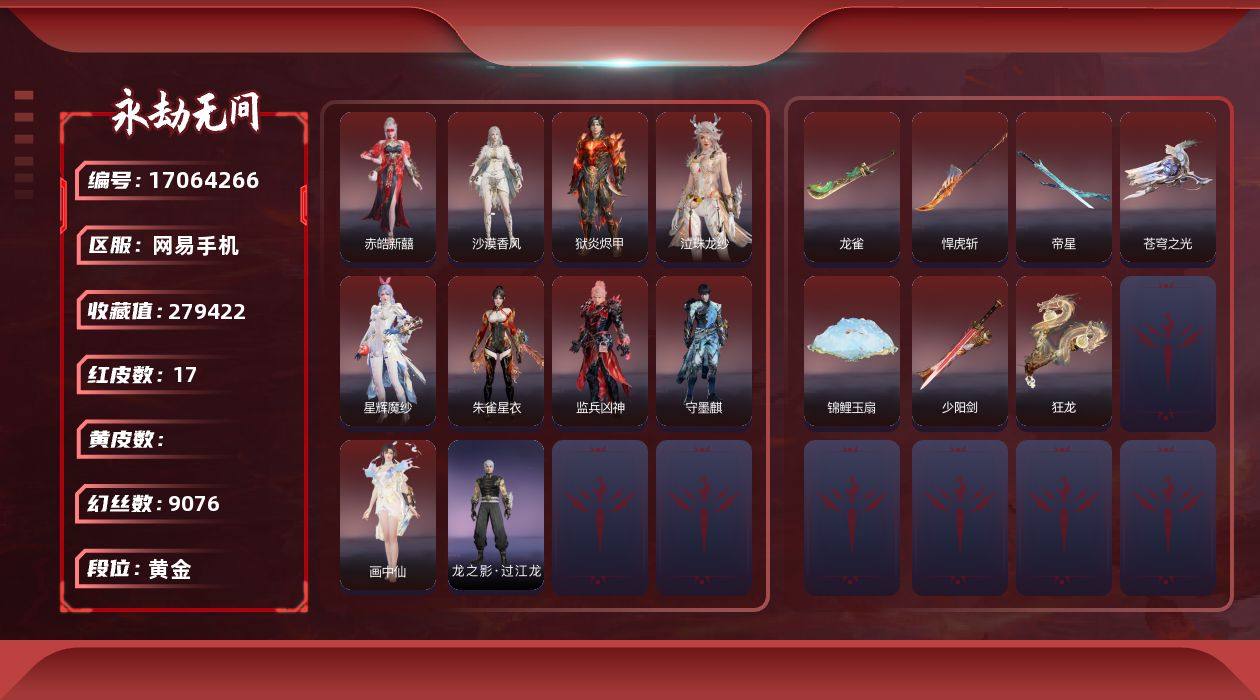Pick the 狂龙 dragon weapon card
The image size is (1260, 700).
[1064, 351]
